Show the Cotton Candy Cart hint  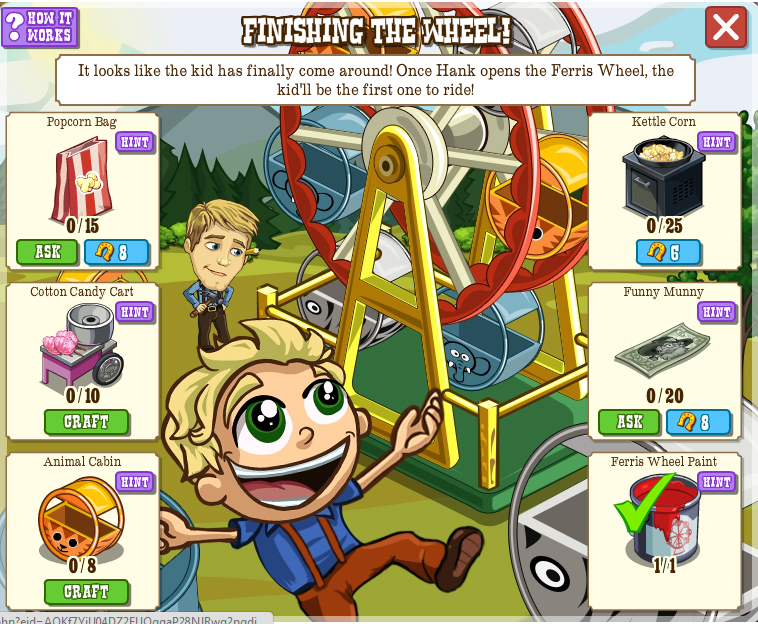[135, 312]
